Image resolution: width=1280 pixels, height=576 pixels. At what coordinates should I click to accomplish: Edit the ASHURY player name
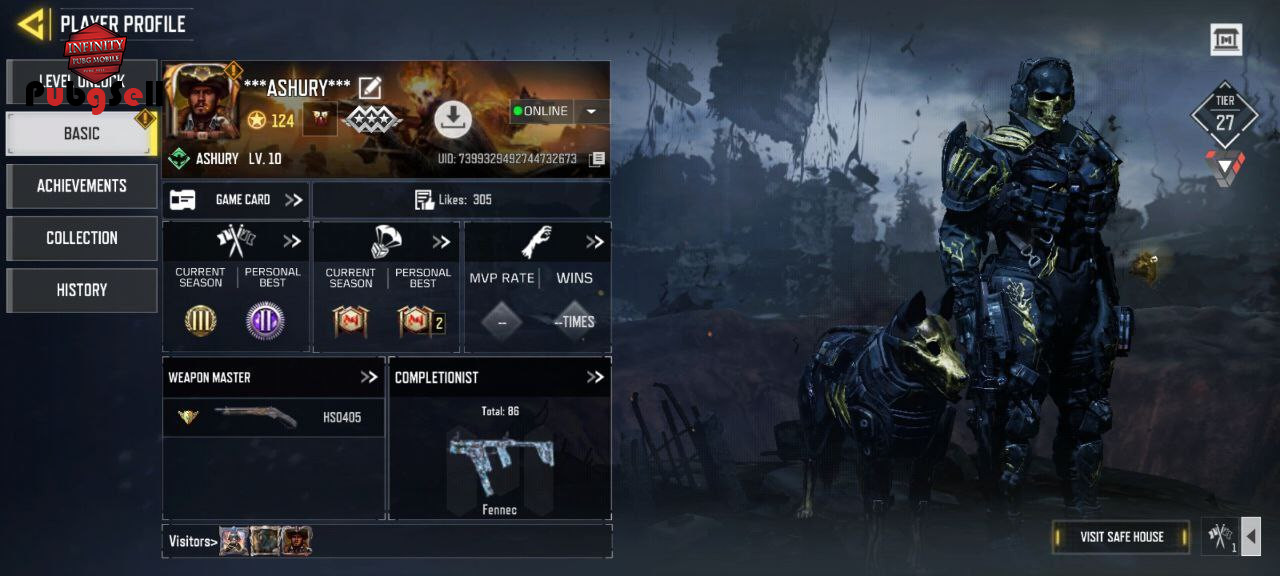point(370,88)
